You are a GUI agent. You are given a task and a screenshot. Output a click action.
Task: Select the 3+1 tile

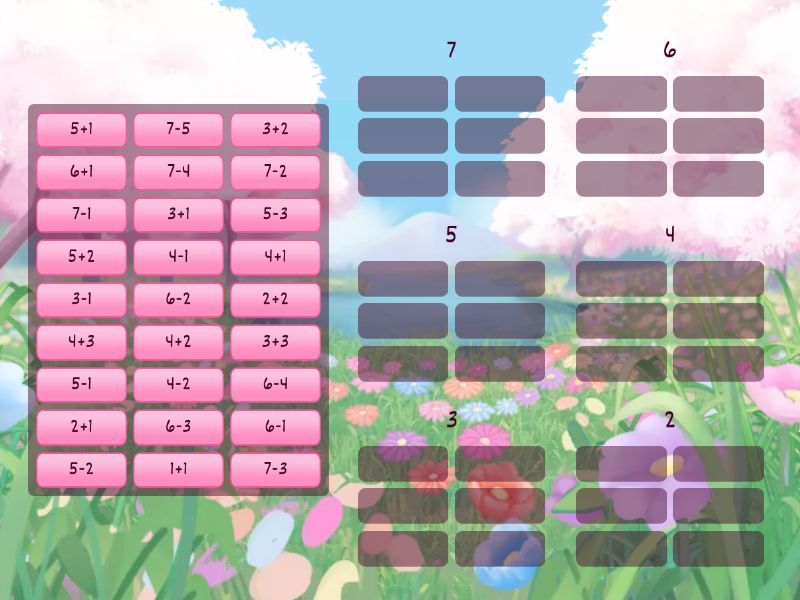point(178,214)
